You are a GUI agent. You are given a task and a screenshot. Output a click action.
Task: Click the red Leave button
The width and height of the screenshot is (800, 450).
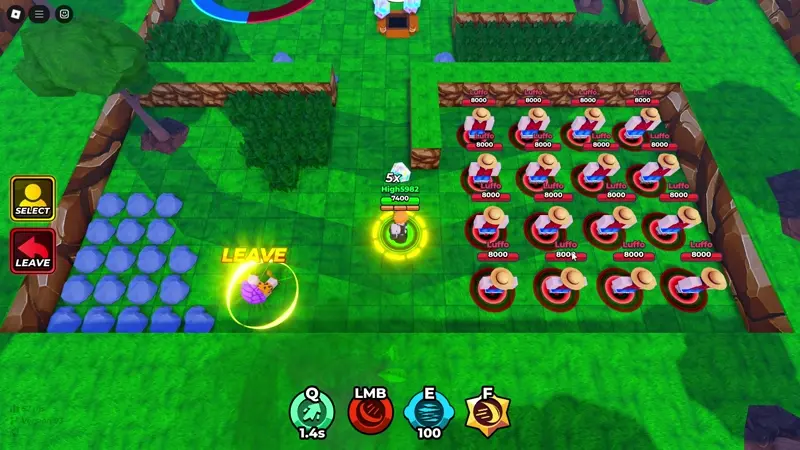(32, 251)
